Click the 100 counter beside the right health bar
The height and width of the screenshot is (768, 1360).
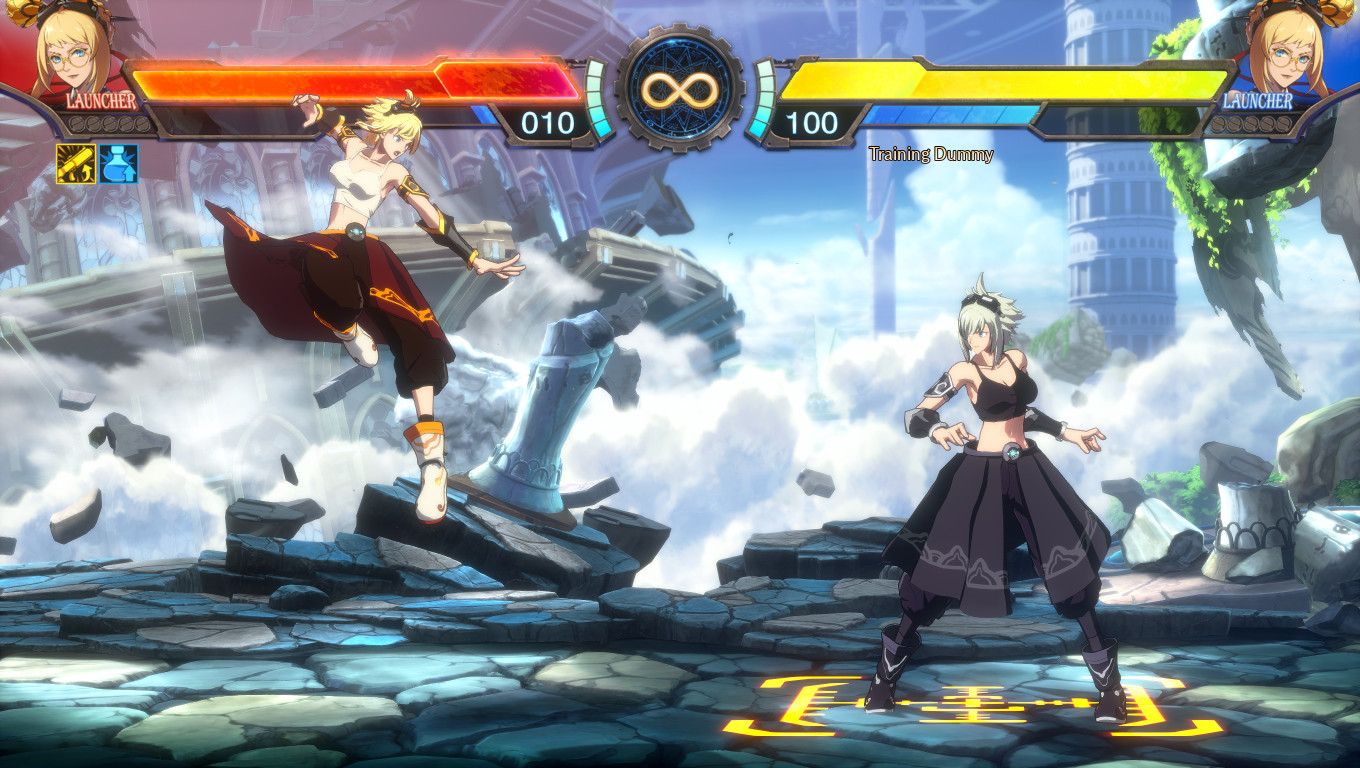coord(816,122)
